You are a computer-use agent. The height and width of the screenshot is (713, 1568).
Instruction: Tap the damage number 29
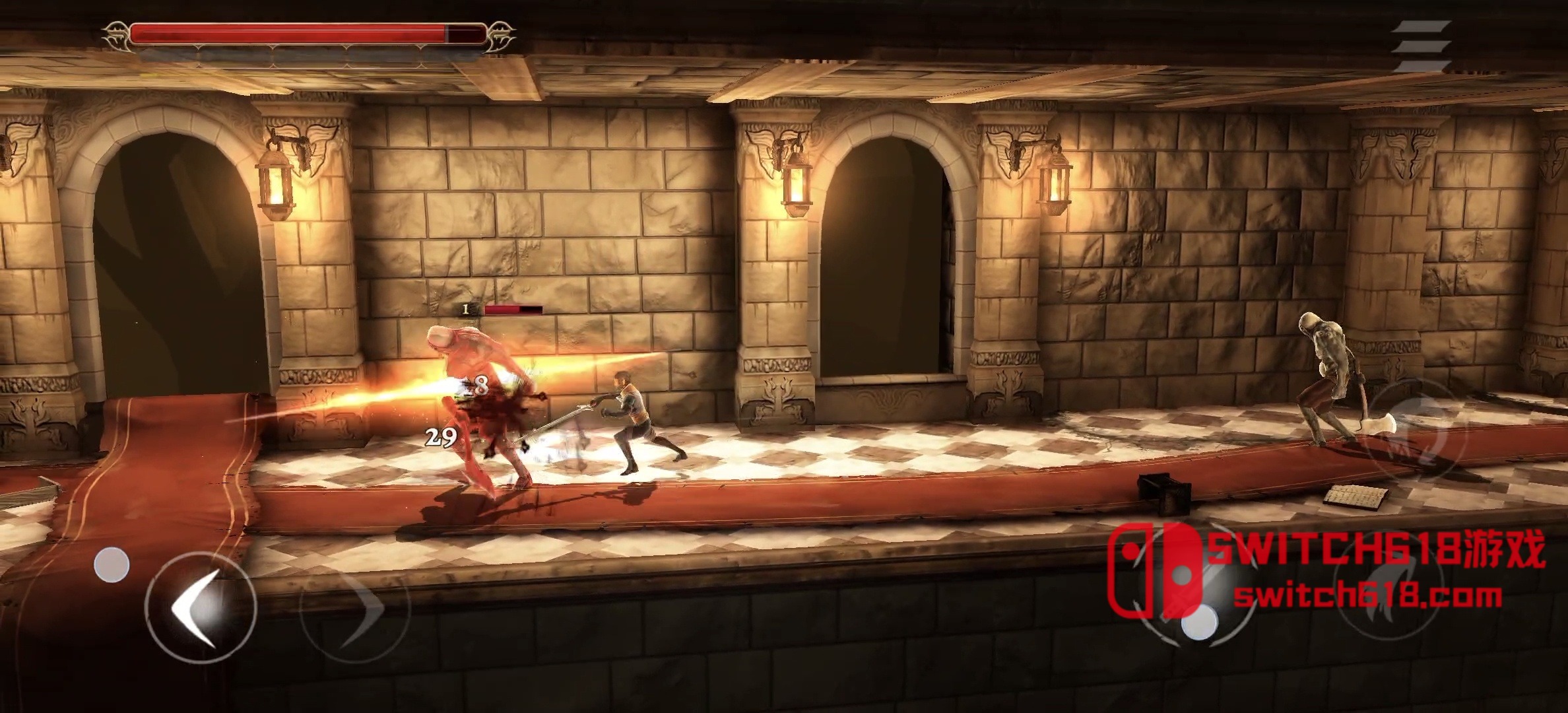(x=440, y=436)
